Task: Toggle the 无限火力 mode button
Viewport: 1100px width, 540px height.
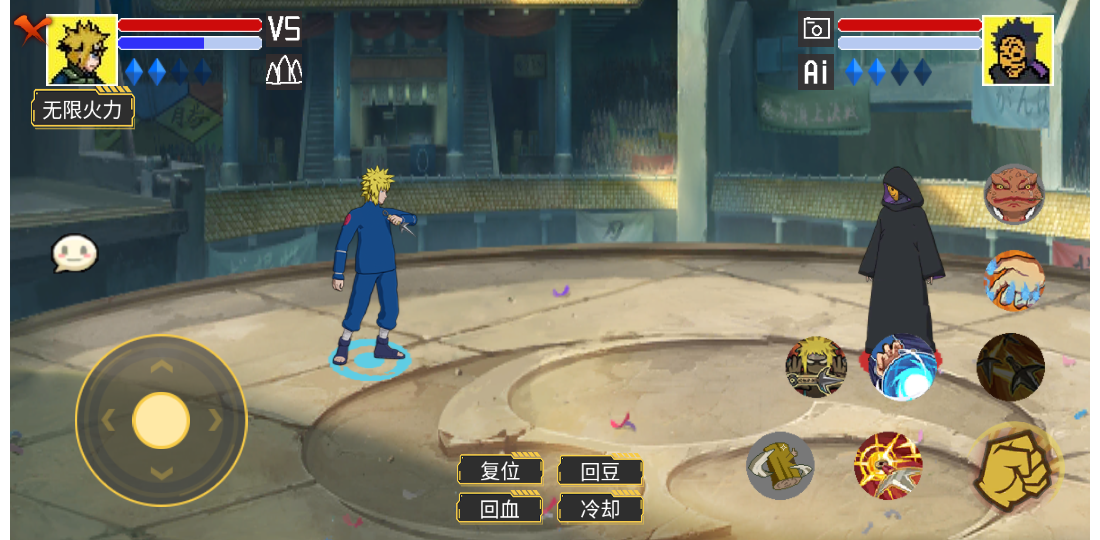Action: pos(83,109)
